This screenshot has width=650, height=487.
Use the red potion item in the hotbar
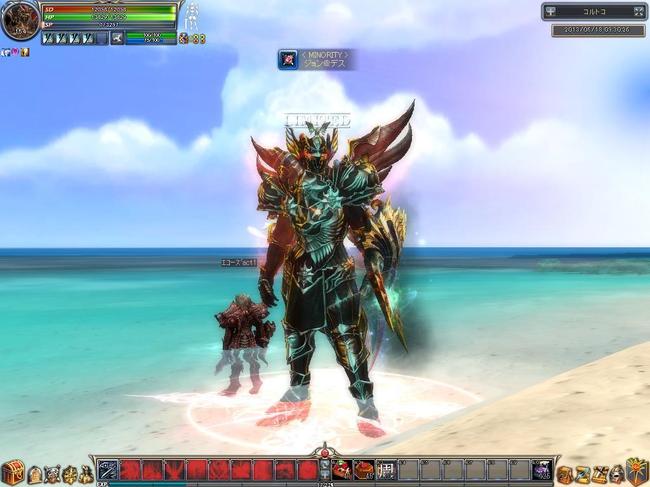(342, 469)
